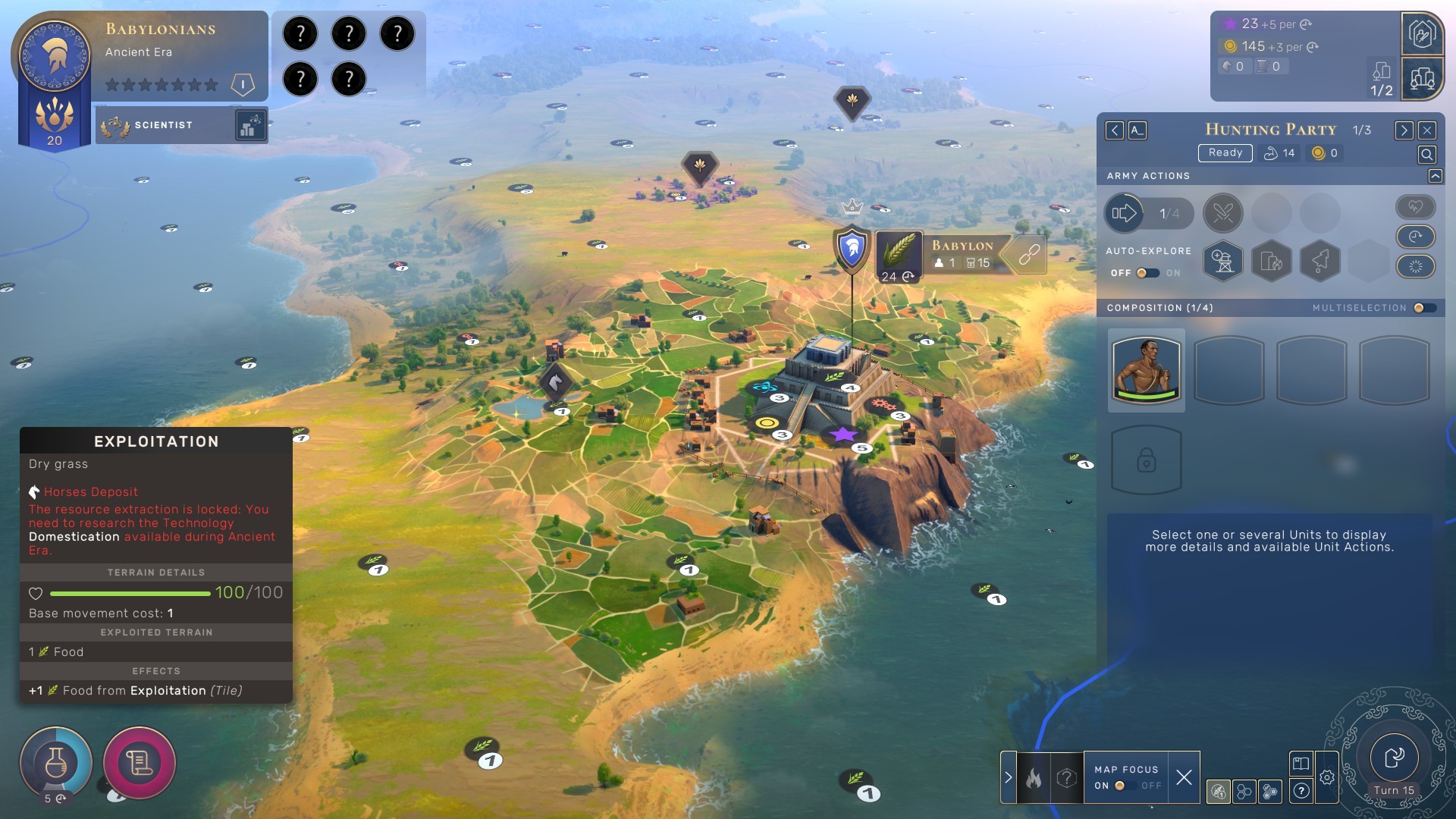Viewport: 1456px width, 819px height.
Task: Enable the Multiselection toggle
Action: pyautogui.click(x=1423, y=308)
